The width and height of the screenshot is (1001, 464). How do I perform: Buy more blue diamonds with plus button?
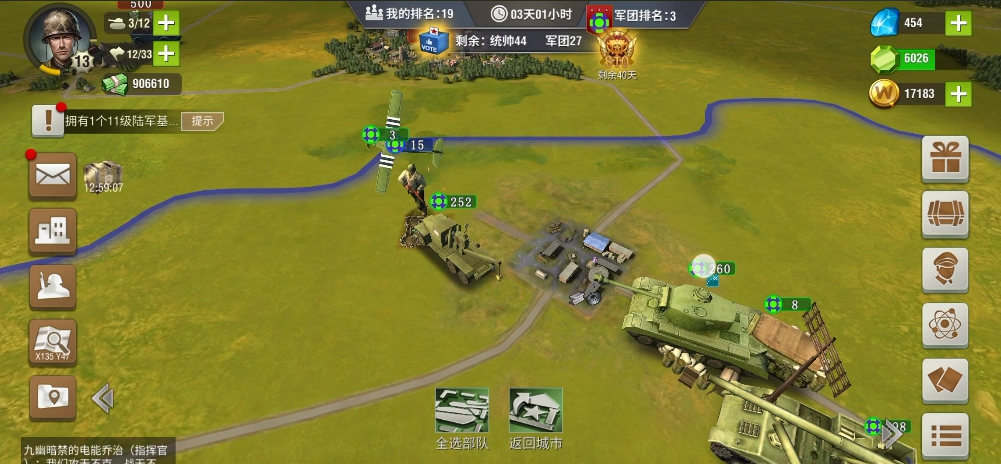958,23
